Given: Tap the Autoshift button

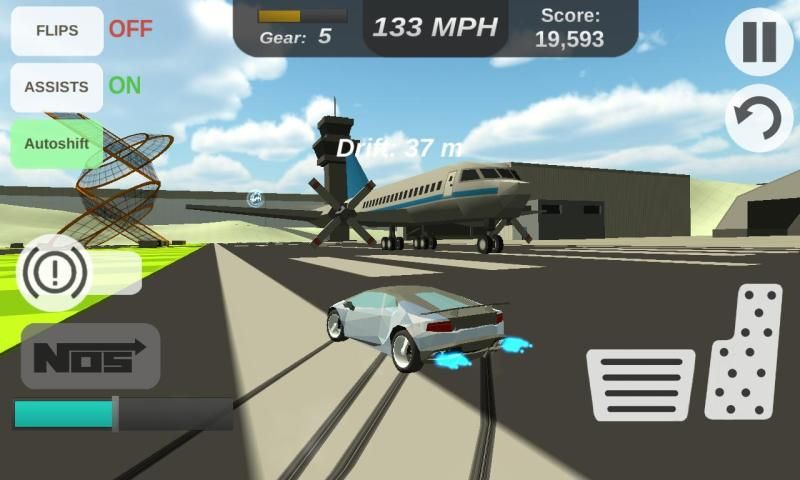Looking at the screenshot, I should click(57, 143).
